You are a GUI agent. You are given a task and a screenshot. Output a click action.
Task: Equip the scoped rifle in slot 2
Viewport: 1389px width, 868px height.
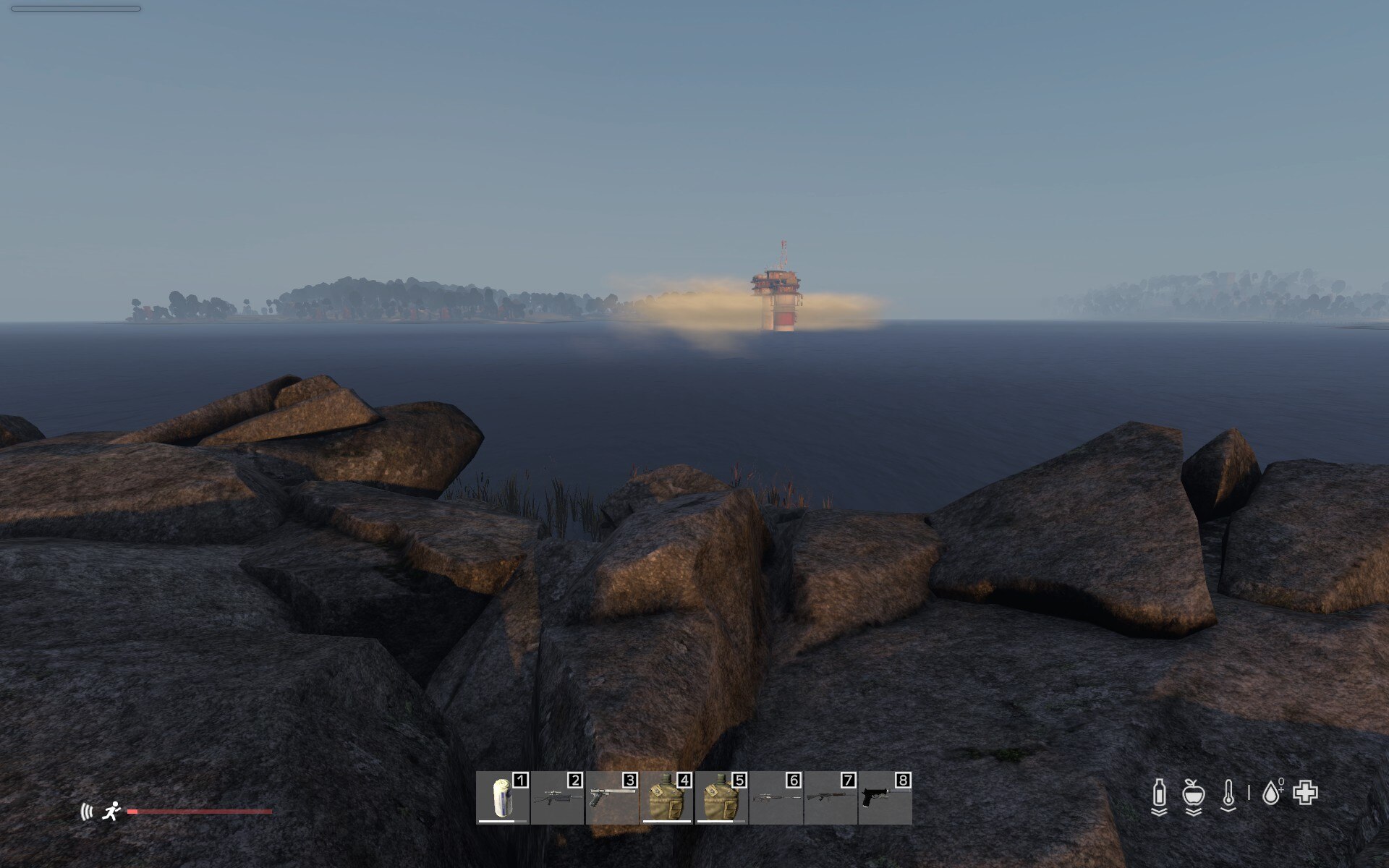(557, 798)
